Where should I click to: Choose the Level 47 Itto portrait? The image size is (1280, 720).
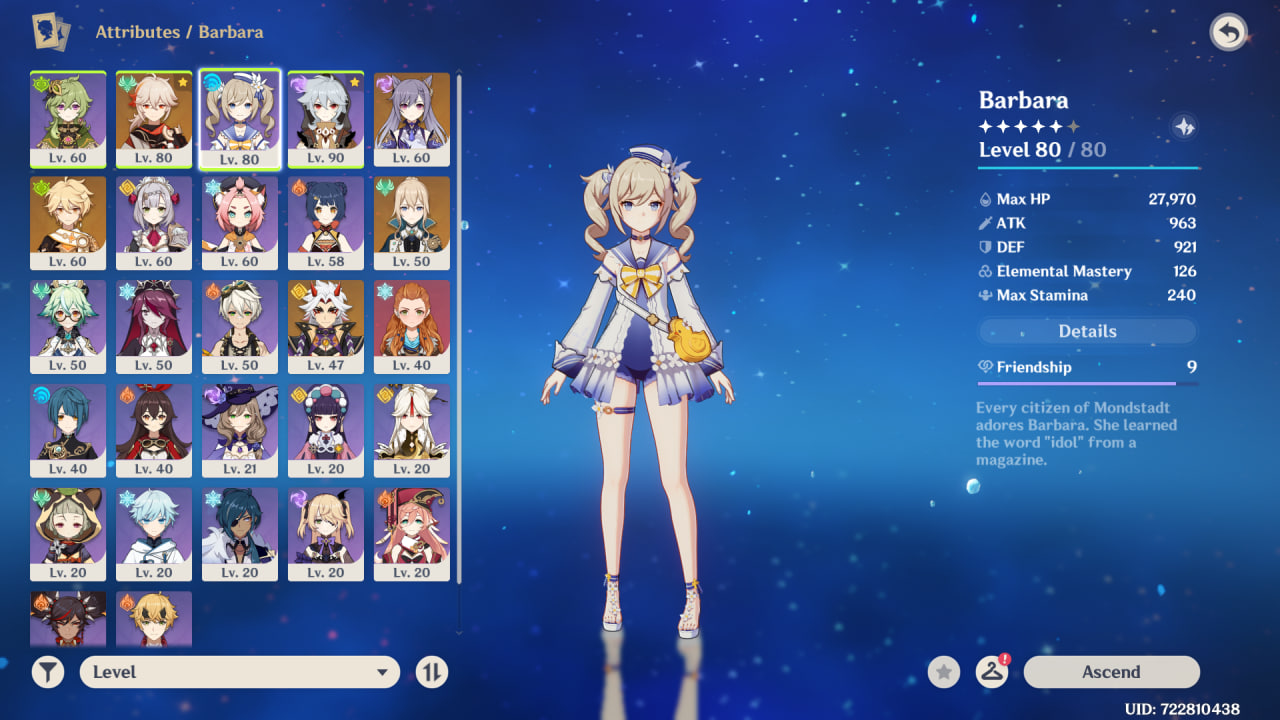[326, 326]
